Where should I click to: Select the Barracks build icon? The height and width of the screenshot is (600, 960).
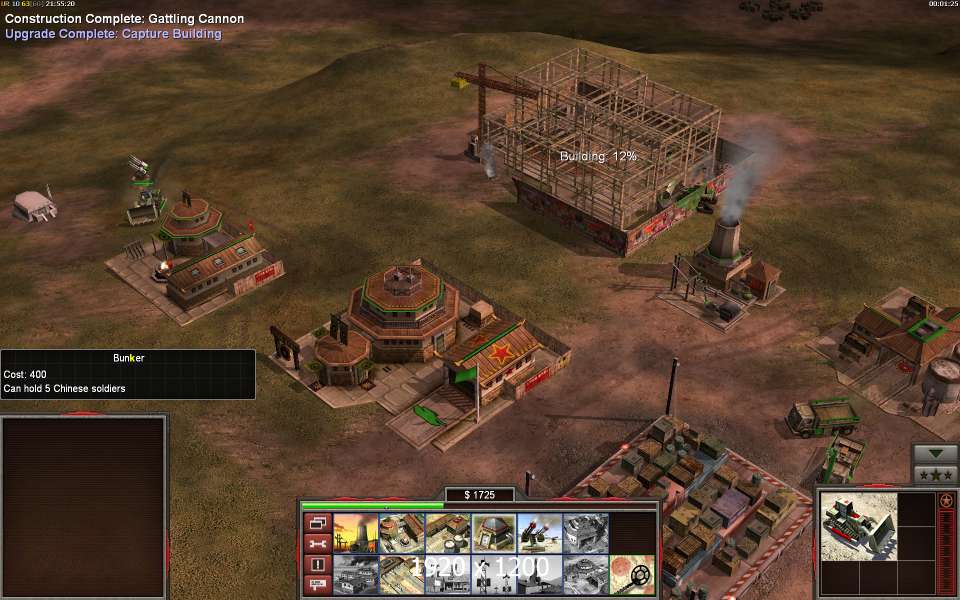coord(401,534)
